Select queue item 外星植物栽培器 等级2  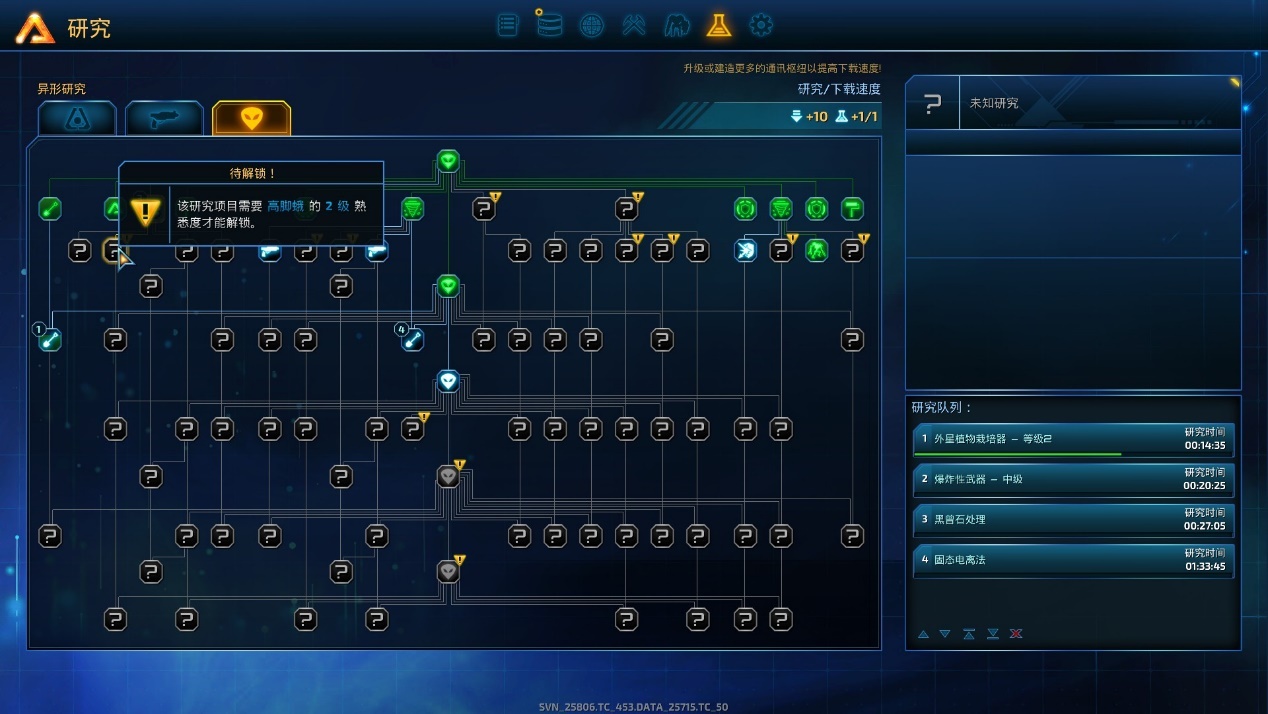1073,440
